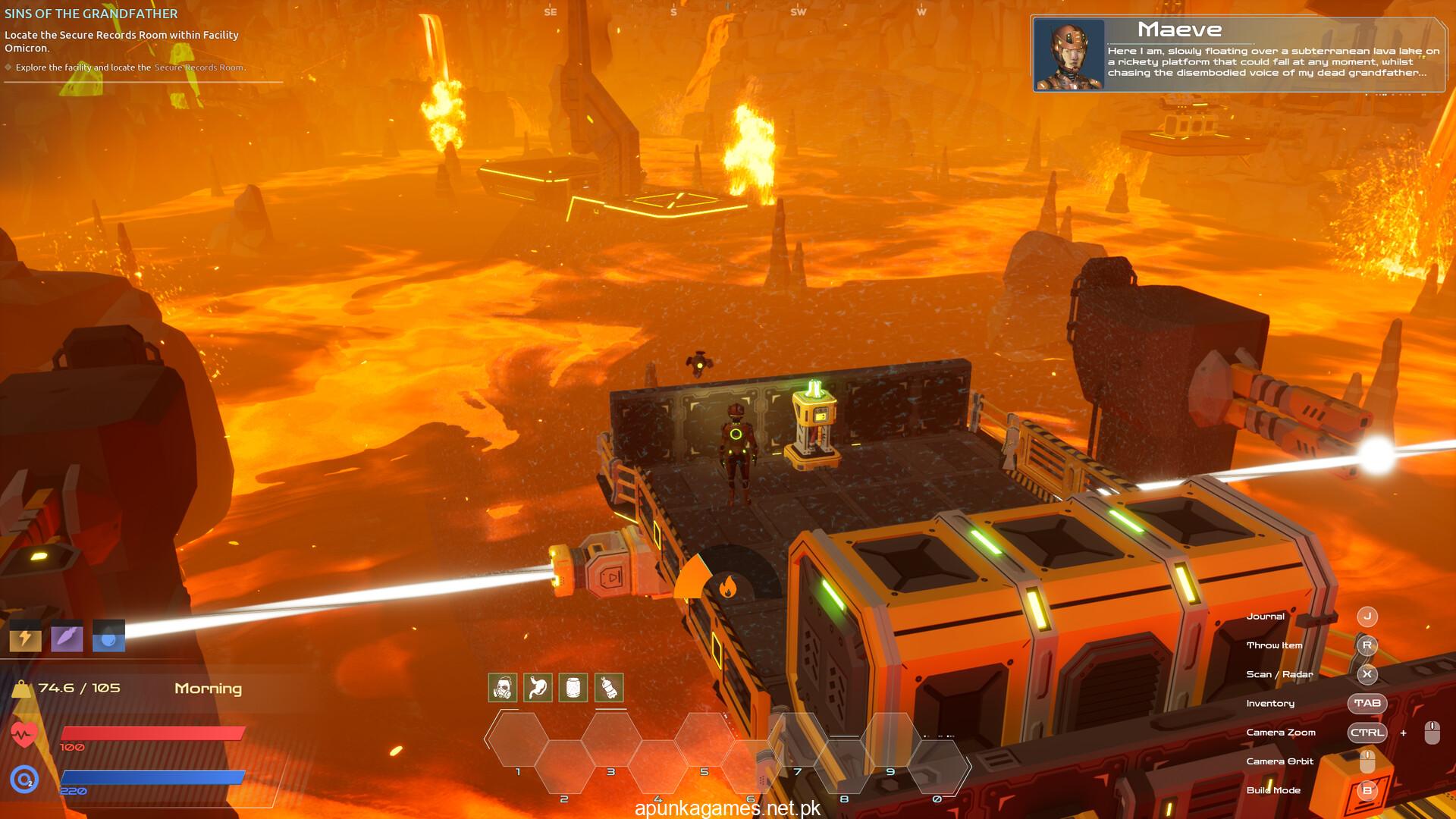Select the barrel canister icon
1456x819 pixels.
pos(573,688)
